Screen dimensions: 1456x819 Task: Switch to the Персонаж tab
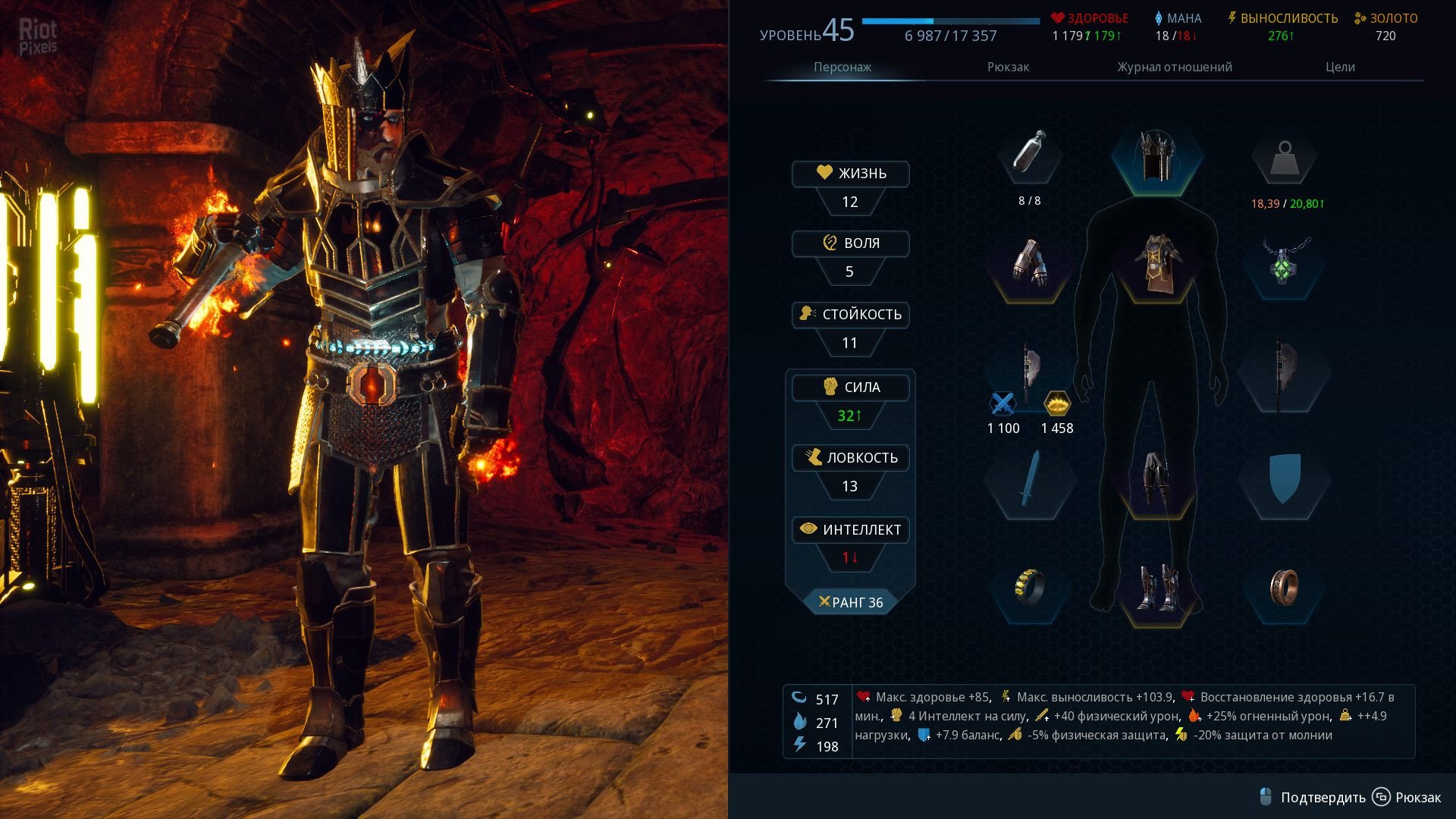coord(842,67)
